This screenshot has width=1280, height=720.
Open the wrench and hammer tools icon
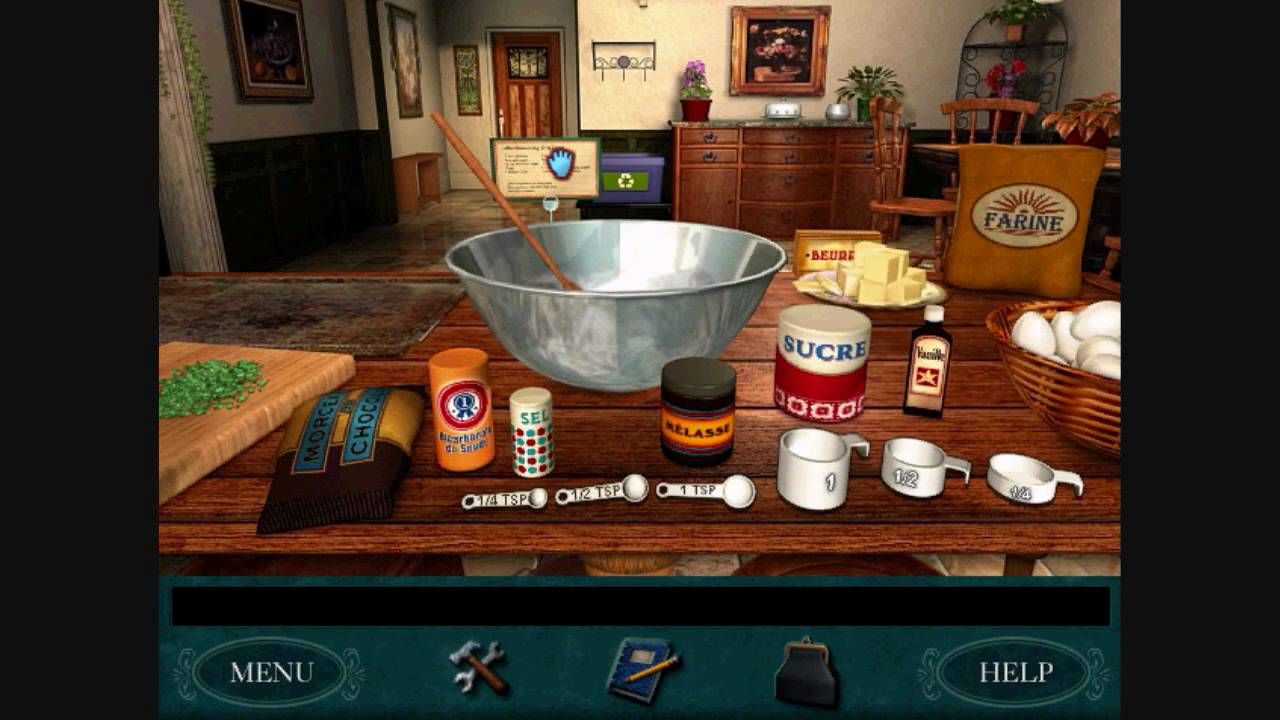(478, 668)
